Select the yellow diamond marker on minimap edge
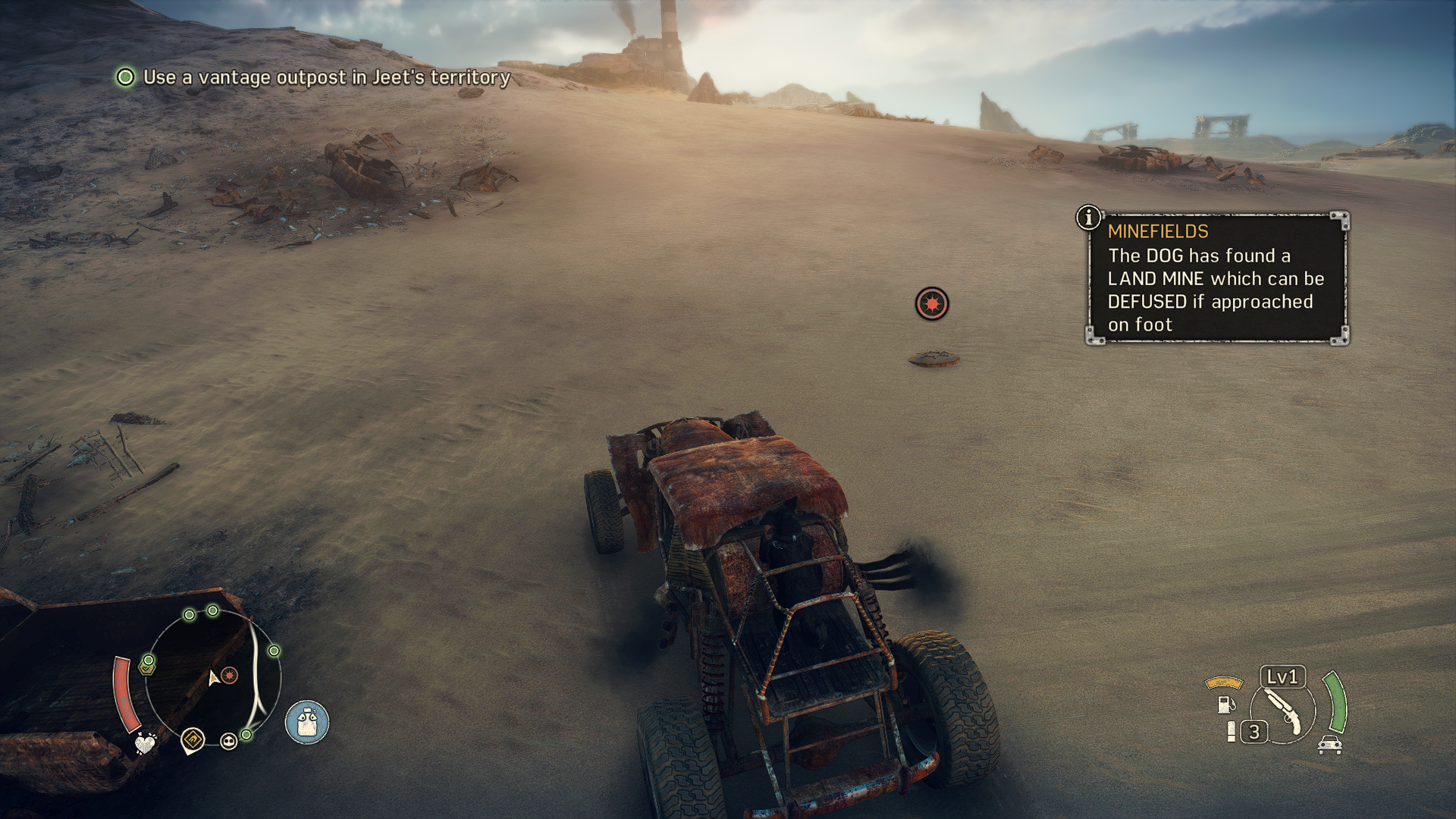 pyautogui.click(x=193, y=739)
